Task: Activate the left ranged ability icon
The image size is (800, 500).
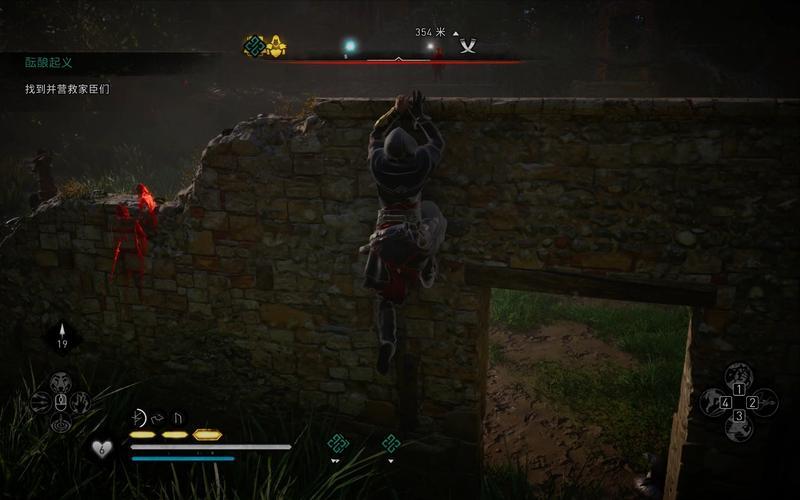Action: (x=40, y=402)
